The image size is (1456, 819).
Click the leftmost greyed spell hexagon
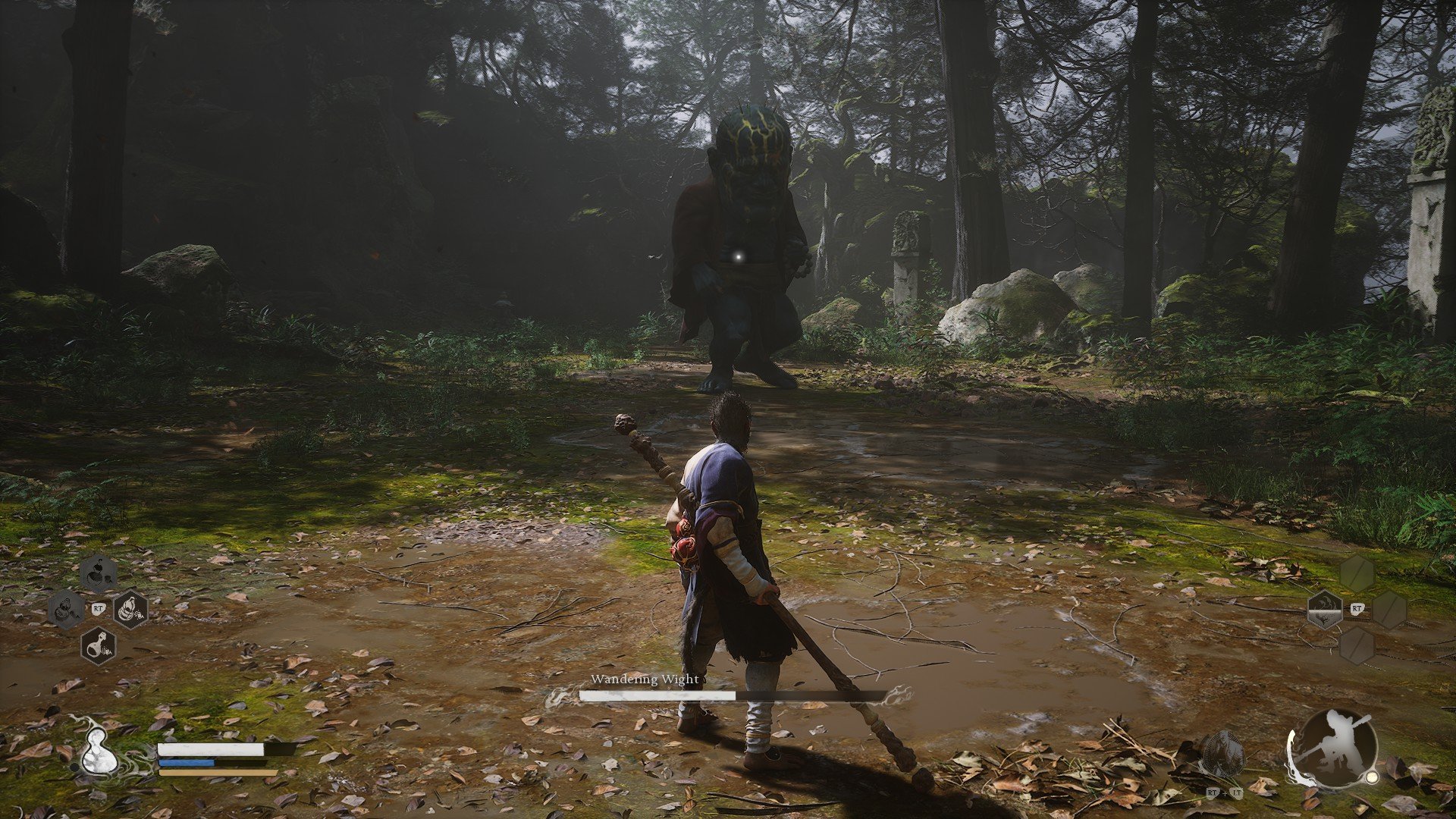click(x=66, y=609)
